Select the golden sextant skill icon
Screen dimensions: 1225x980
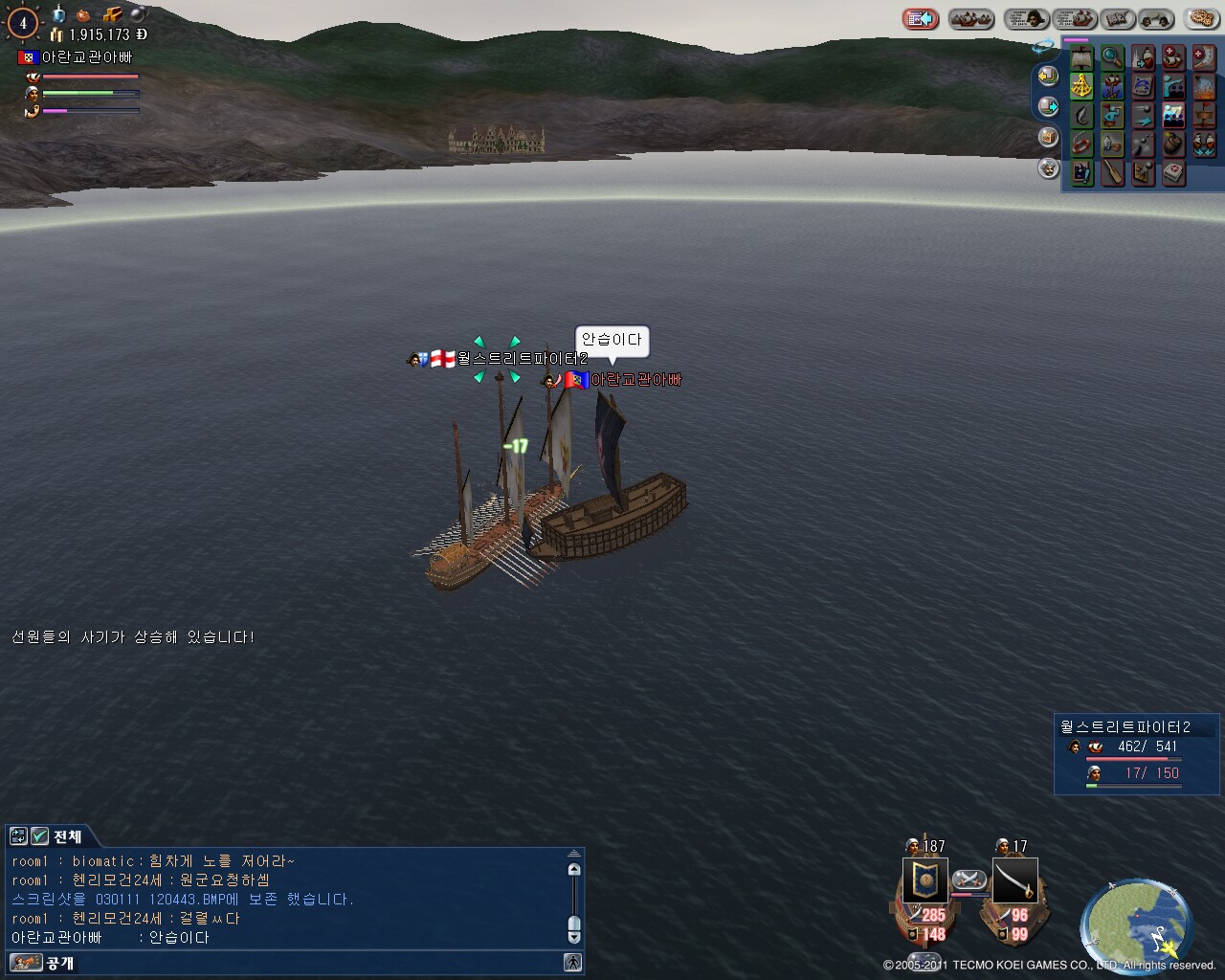pos(1081,86)
